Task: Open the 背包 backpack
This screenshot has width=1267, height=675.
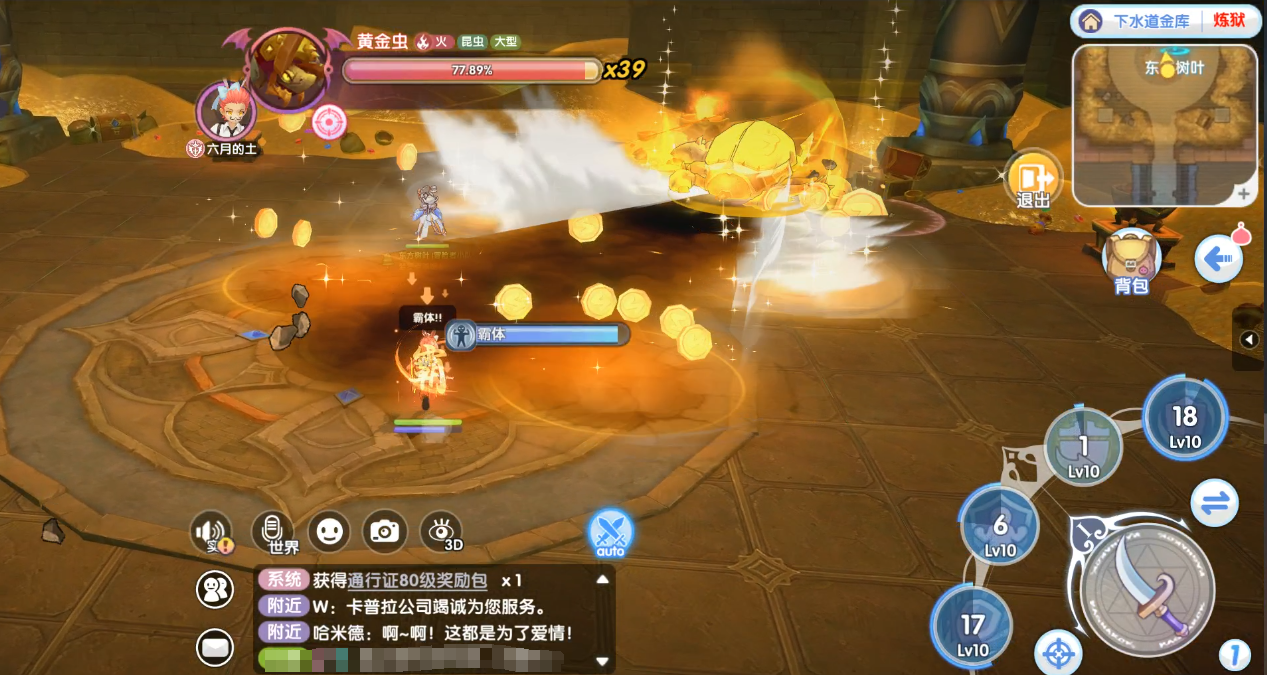Action: 1131,260
